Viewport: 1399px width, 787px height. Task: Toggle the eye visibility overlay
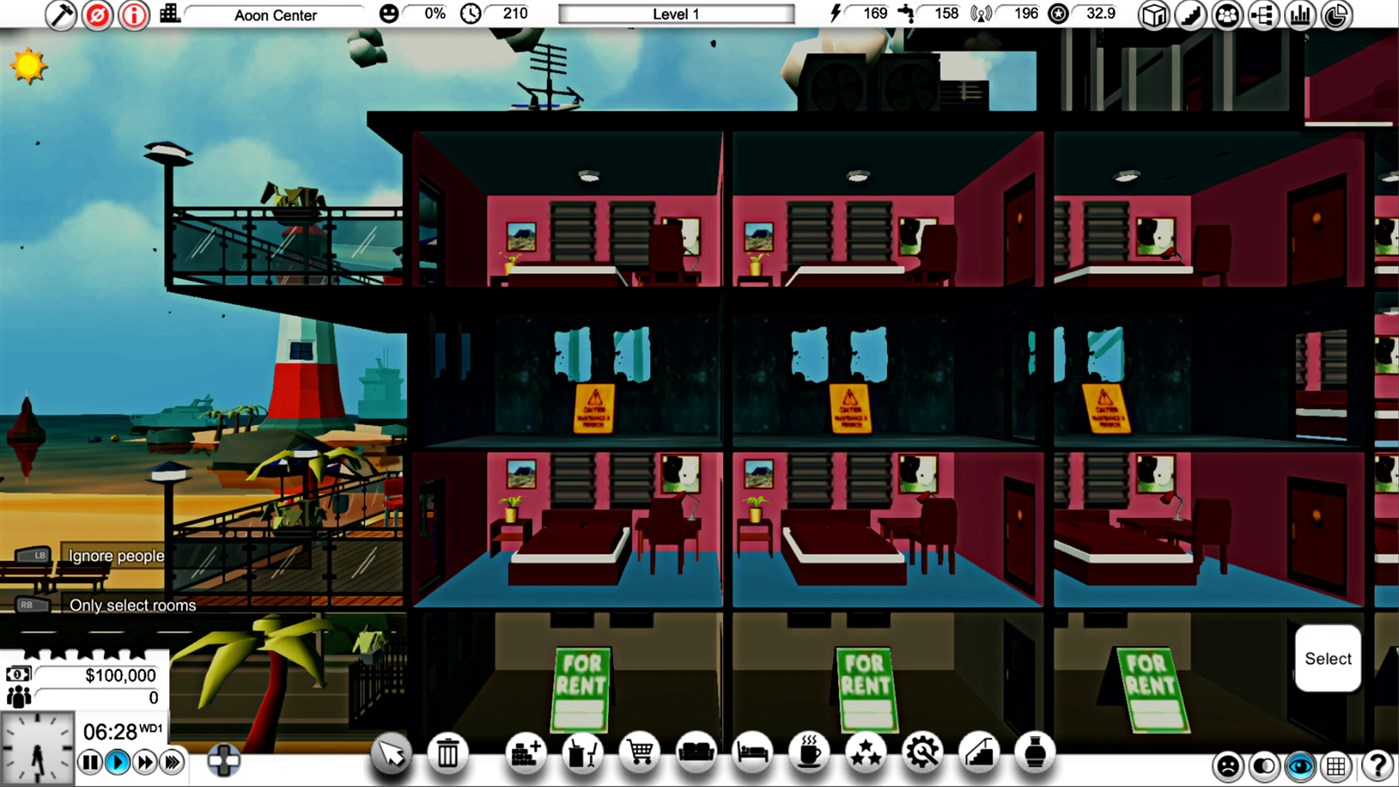pyautogui.click(x=1301, y=765)
